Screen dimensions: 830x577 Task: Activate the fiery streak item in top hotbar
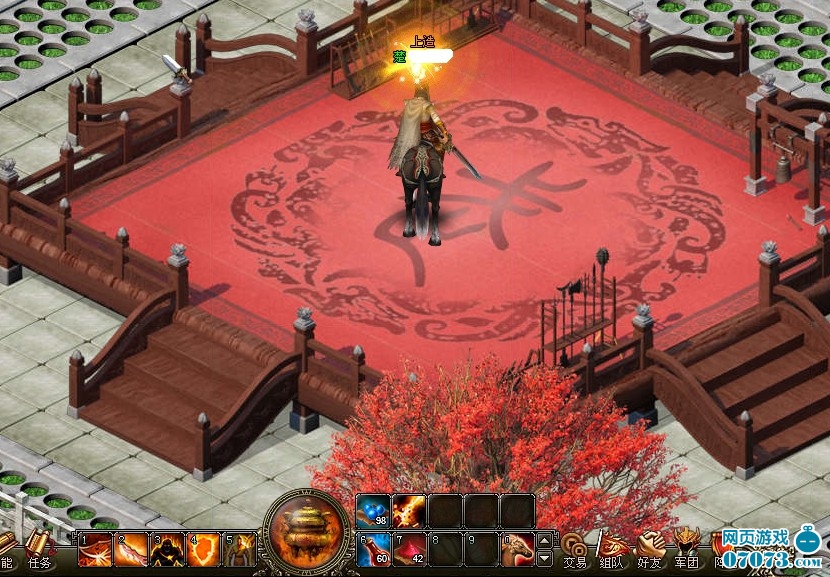point(409,511)
